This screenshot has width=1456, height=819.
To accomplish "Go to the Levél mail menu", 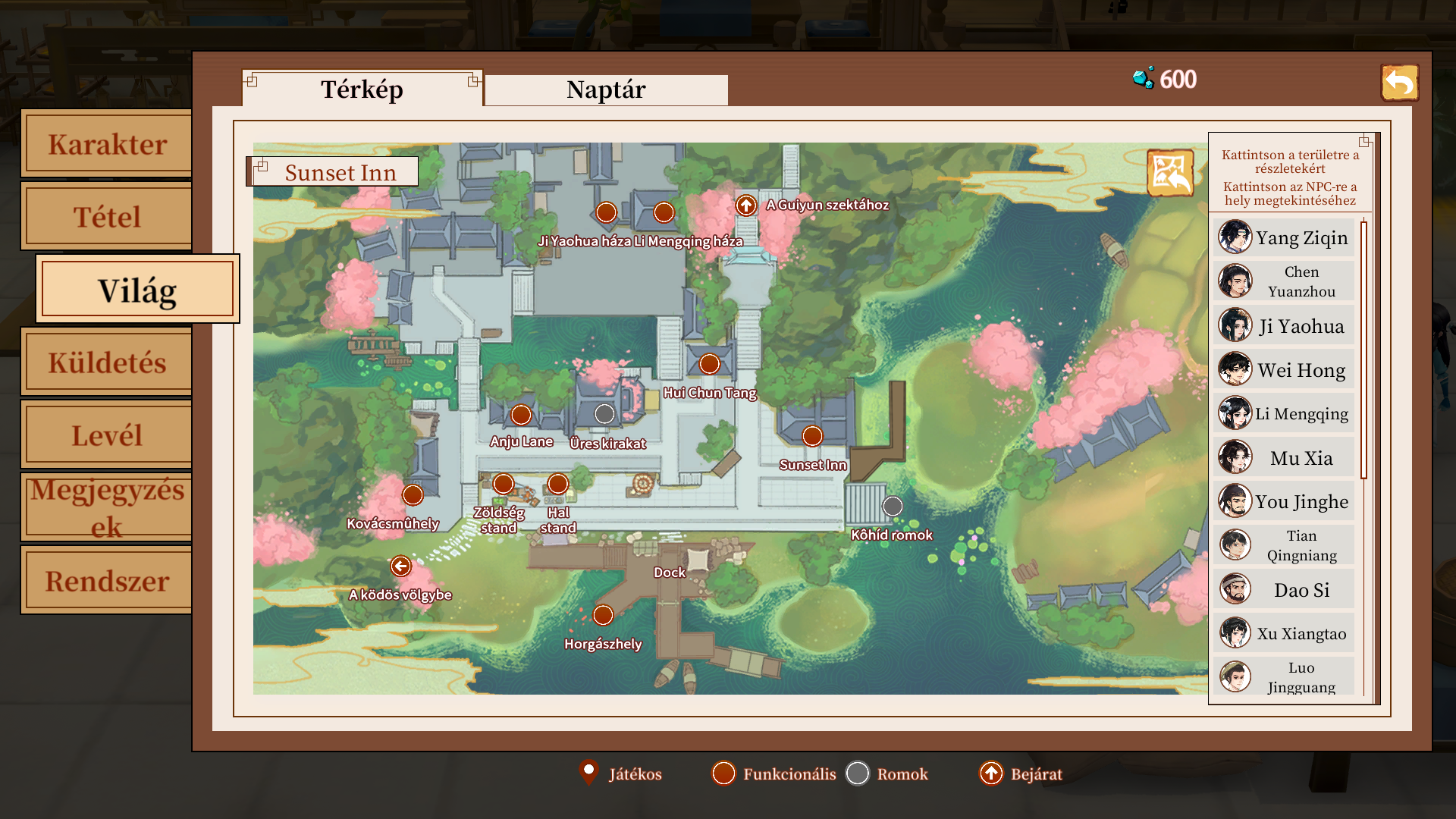I will [x=107, y=435].
